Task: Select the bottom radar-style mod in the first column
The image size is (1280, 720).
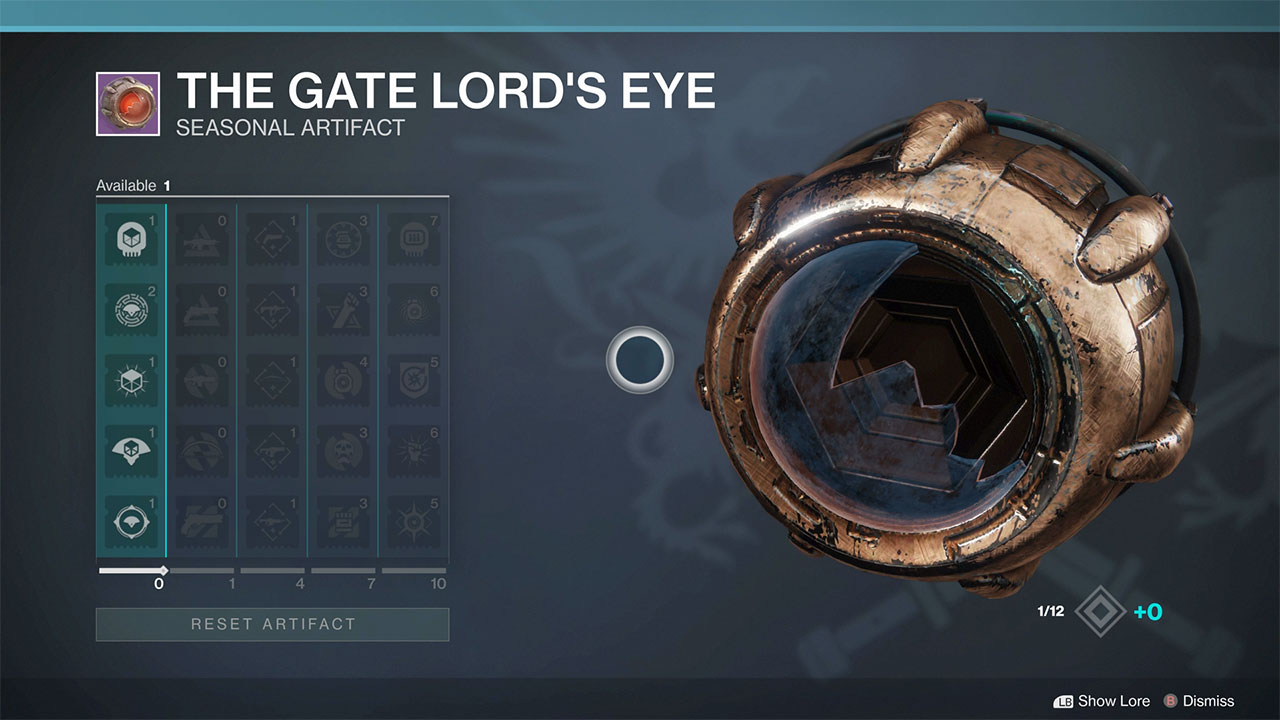Action: tap(131, 520)
